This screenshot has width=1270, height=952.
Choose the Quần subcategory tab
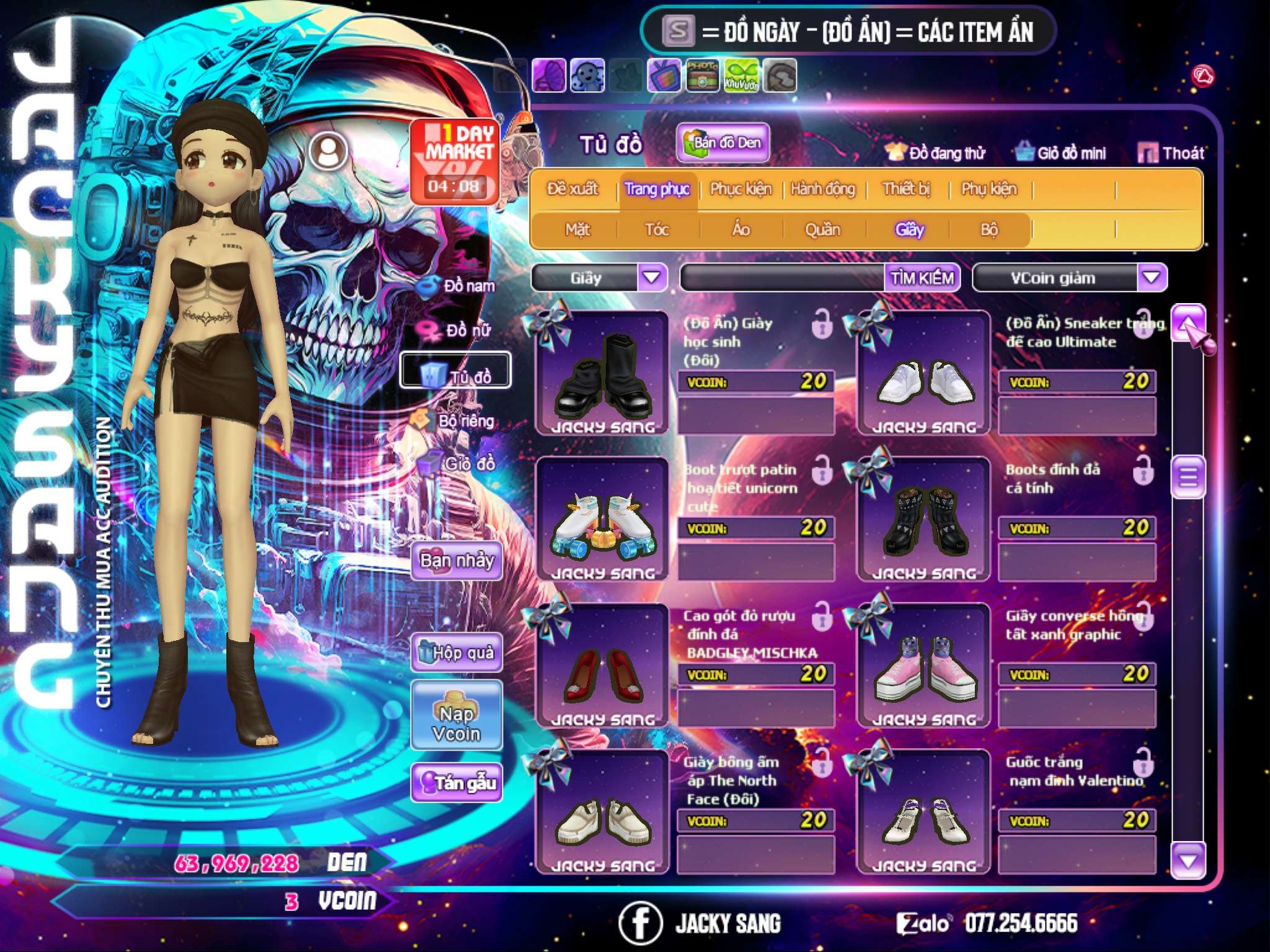[822, 230]
